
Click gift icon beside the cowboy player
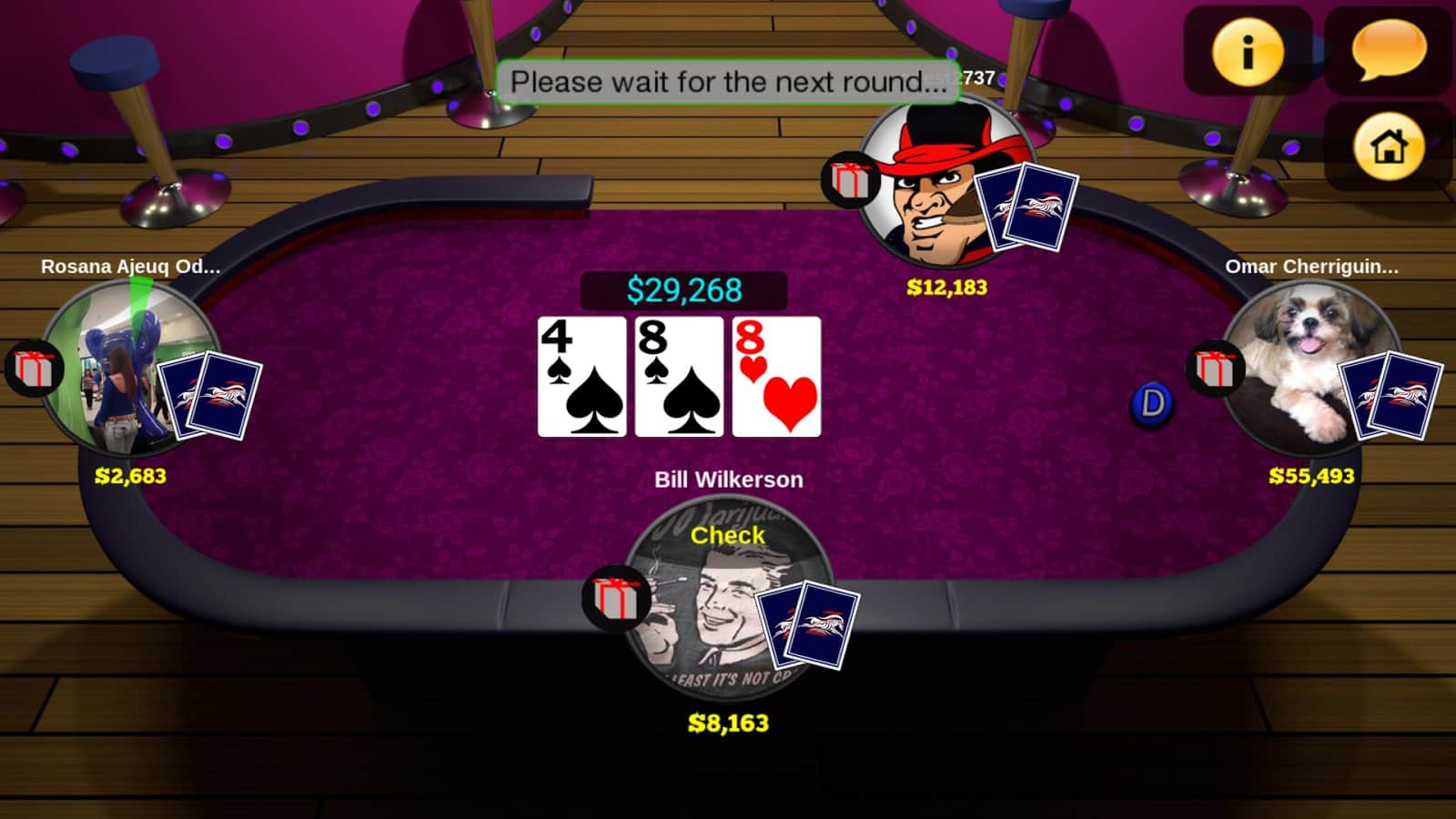(x=851, y=179)
